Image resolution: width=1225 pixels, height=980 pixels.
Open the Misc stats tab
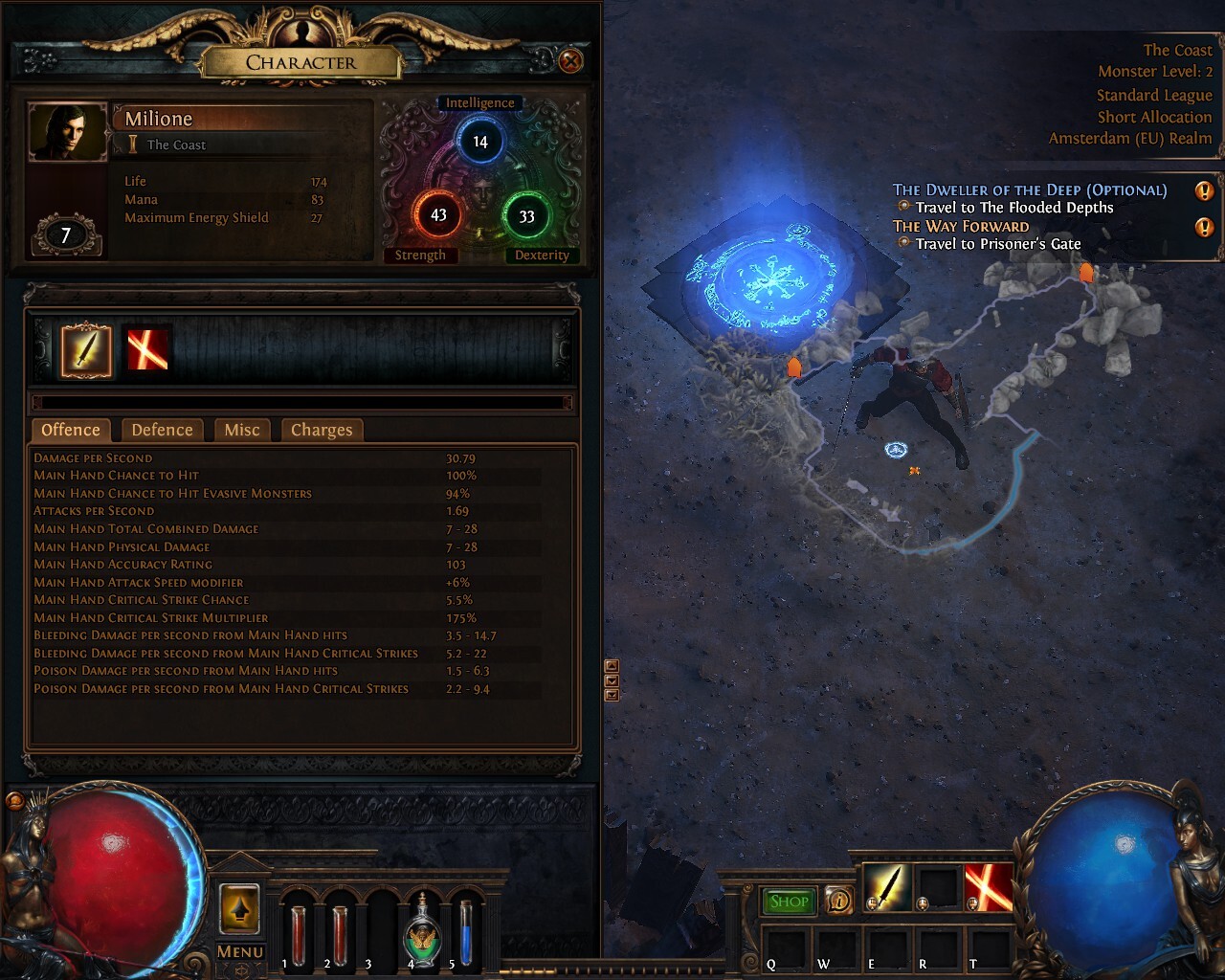coord(242,430)
